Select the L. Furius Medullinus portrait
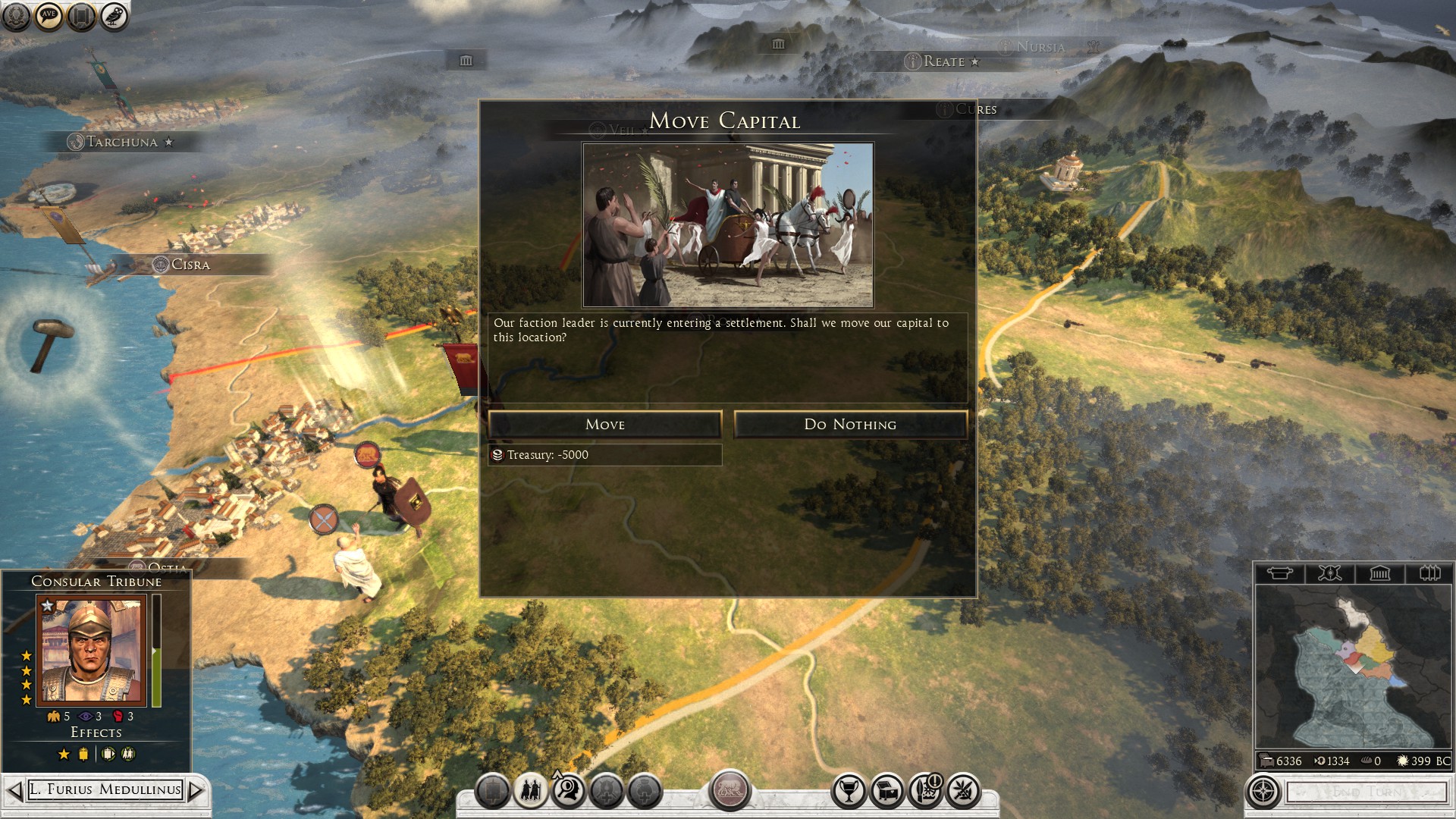Screen dimensions: 1456x819 coord(92,651)
